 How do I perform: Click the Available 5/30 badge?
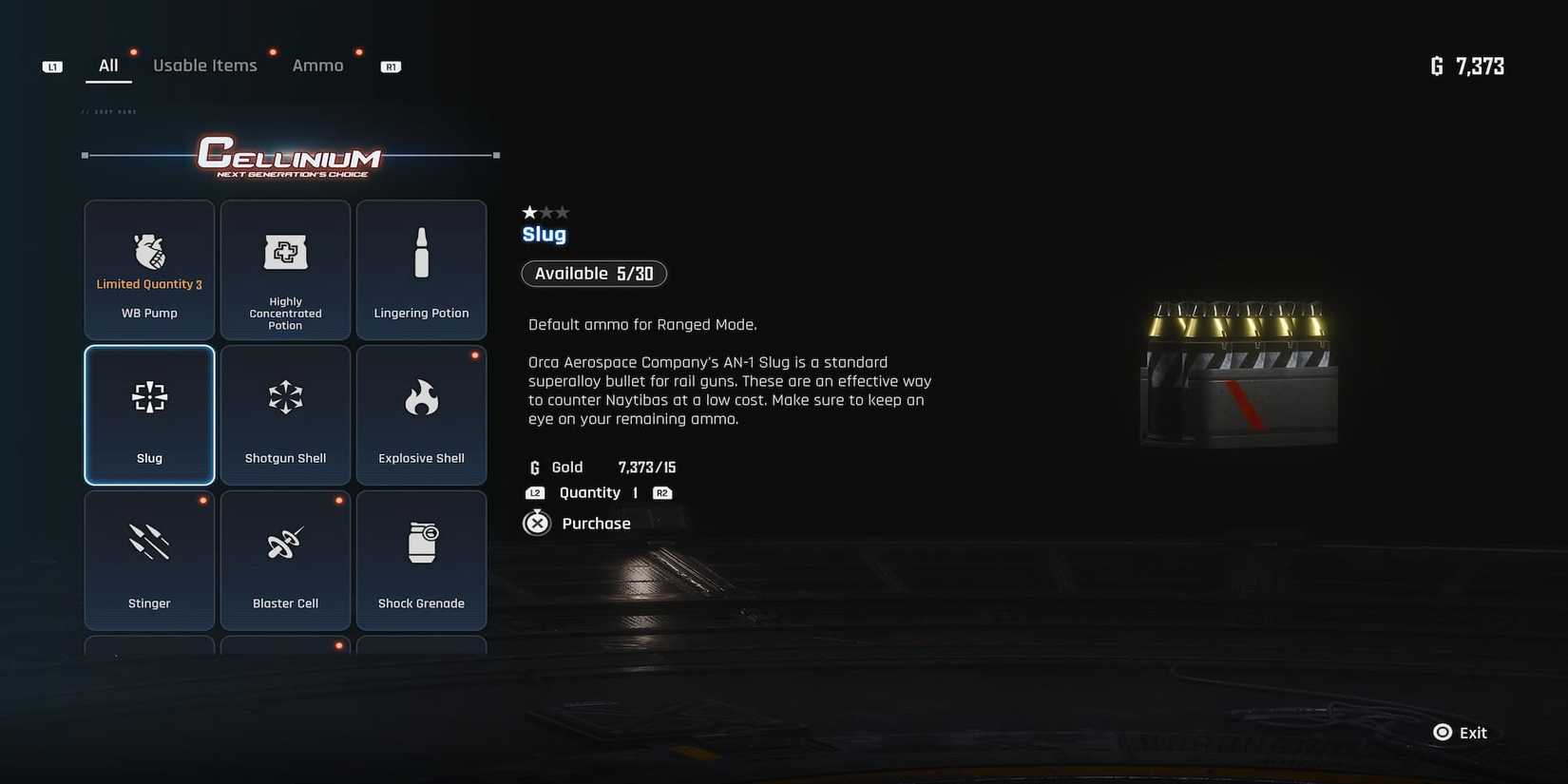click(x=594, y=273)
